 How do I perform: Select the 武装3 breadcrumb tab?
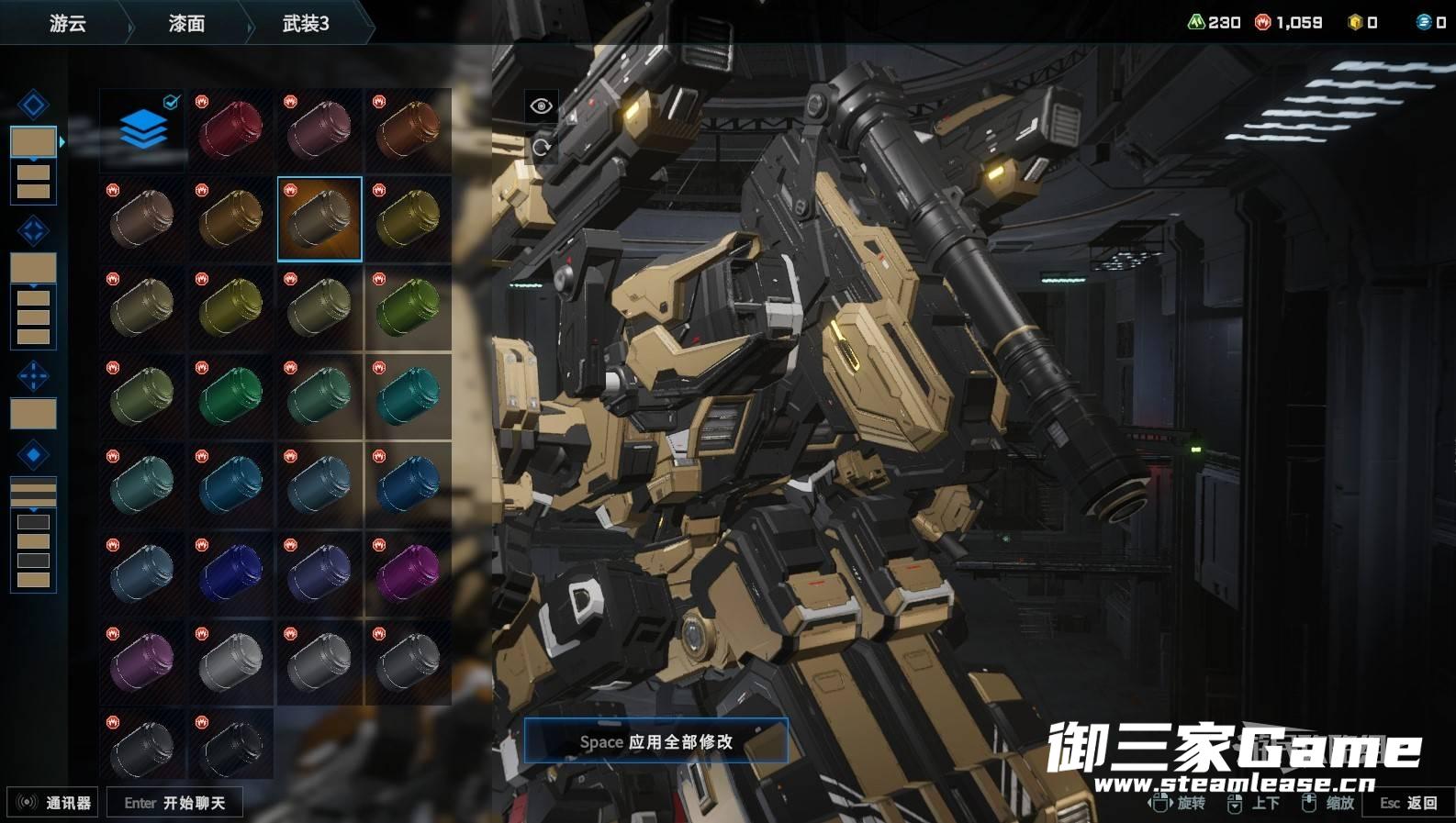tap(306, 23)
